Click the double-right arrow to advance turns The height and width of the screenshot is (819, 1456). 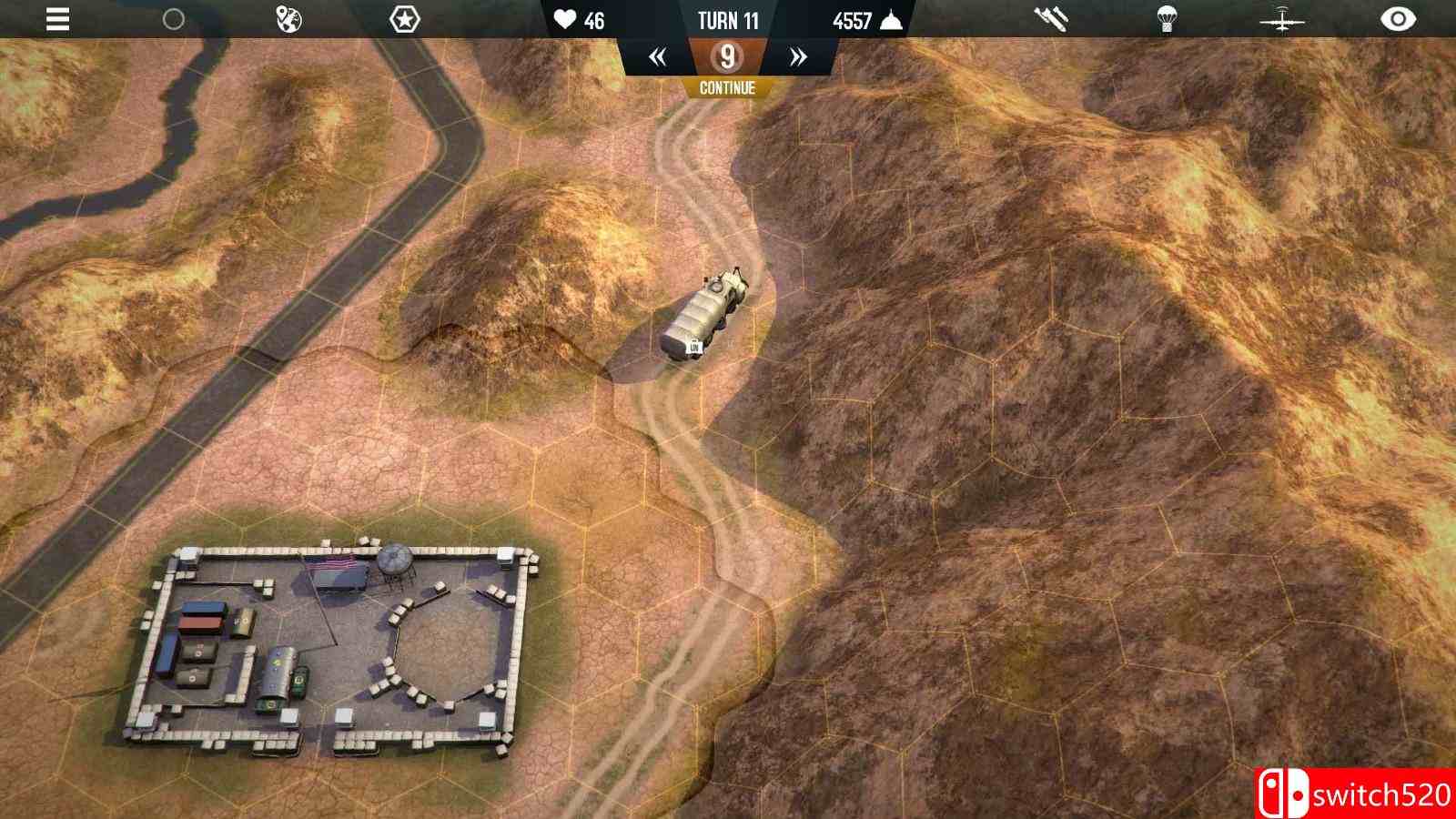pos(795,56)
